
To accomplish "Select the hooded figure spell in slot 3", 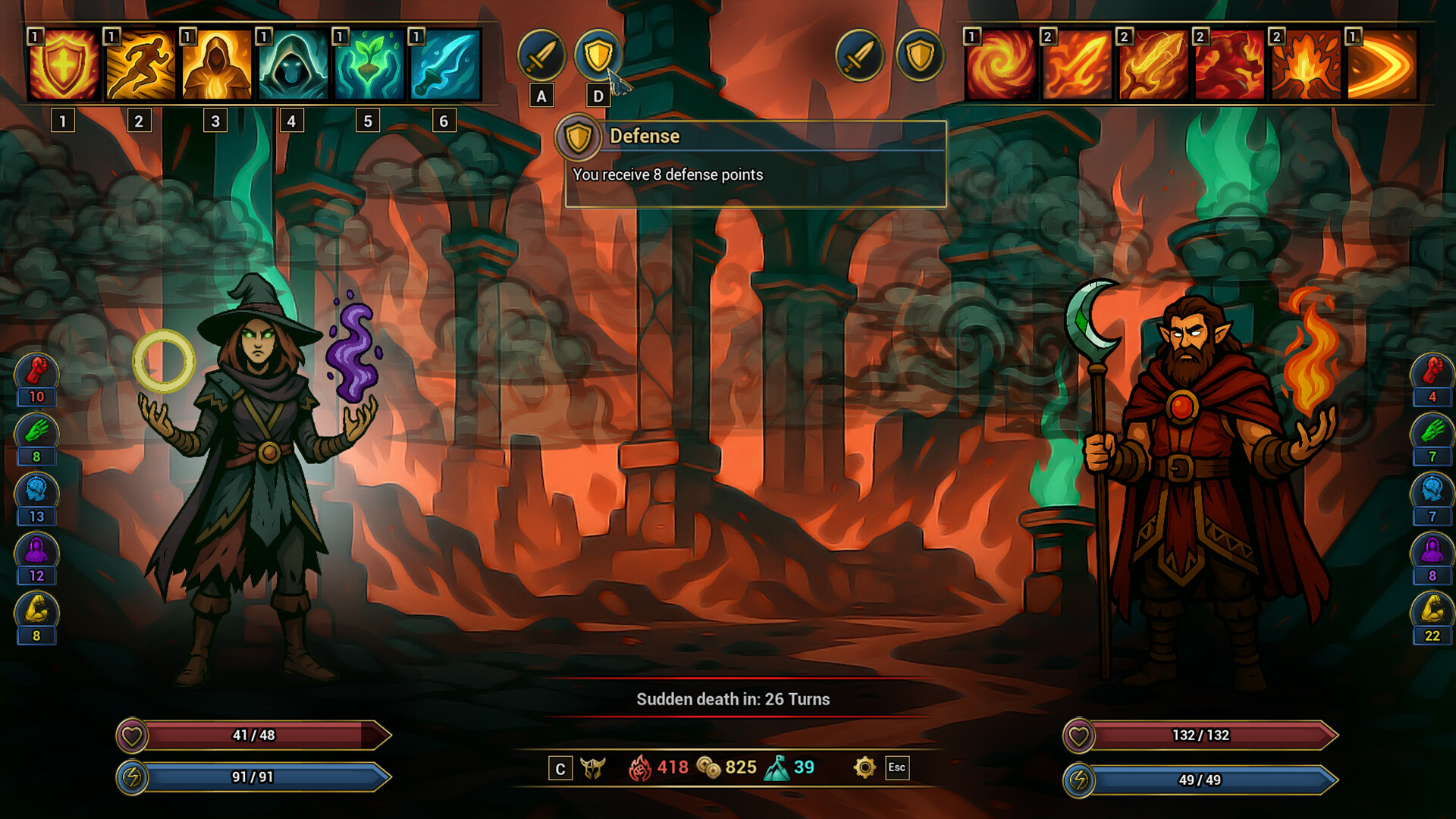I will point(216,64).
